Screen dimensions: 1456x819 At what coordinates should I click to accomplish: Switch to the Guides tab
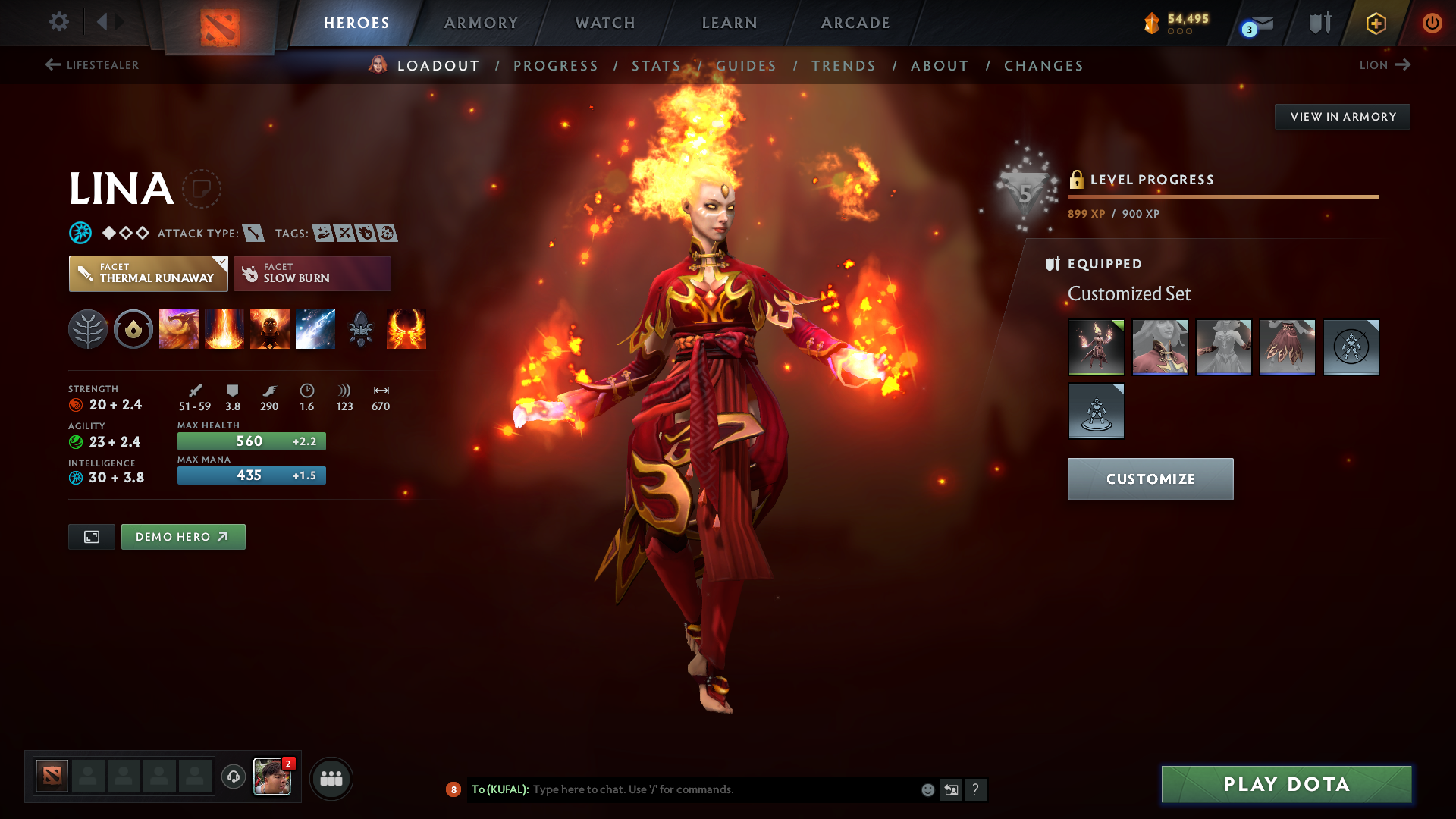click(x=746, y=66)
